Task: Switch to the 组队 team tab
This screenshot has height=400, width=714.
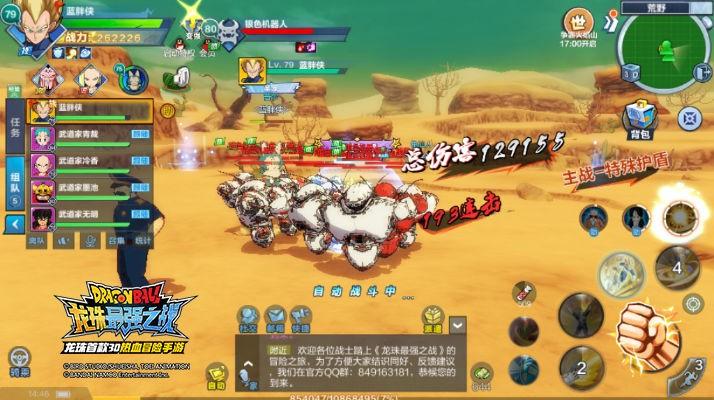Action: tap(15, 180)
